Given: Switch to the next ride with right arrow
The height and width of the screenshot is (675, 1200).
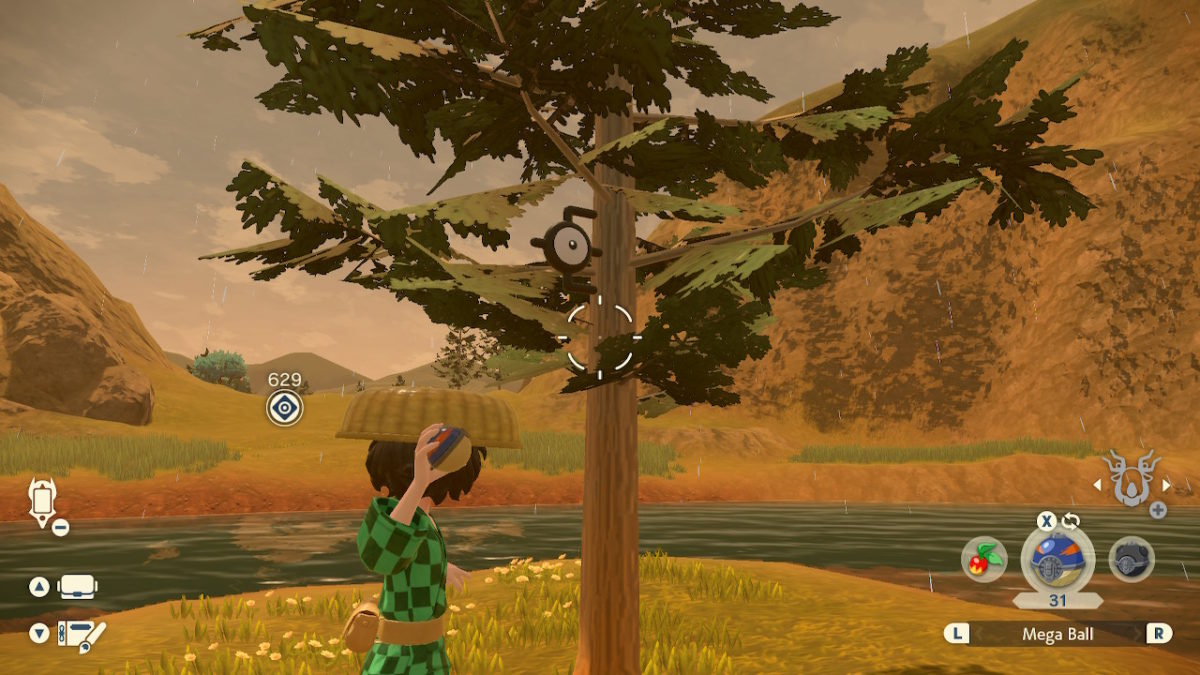Looking at the screenshot, I should click(1166, 485).
